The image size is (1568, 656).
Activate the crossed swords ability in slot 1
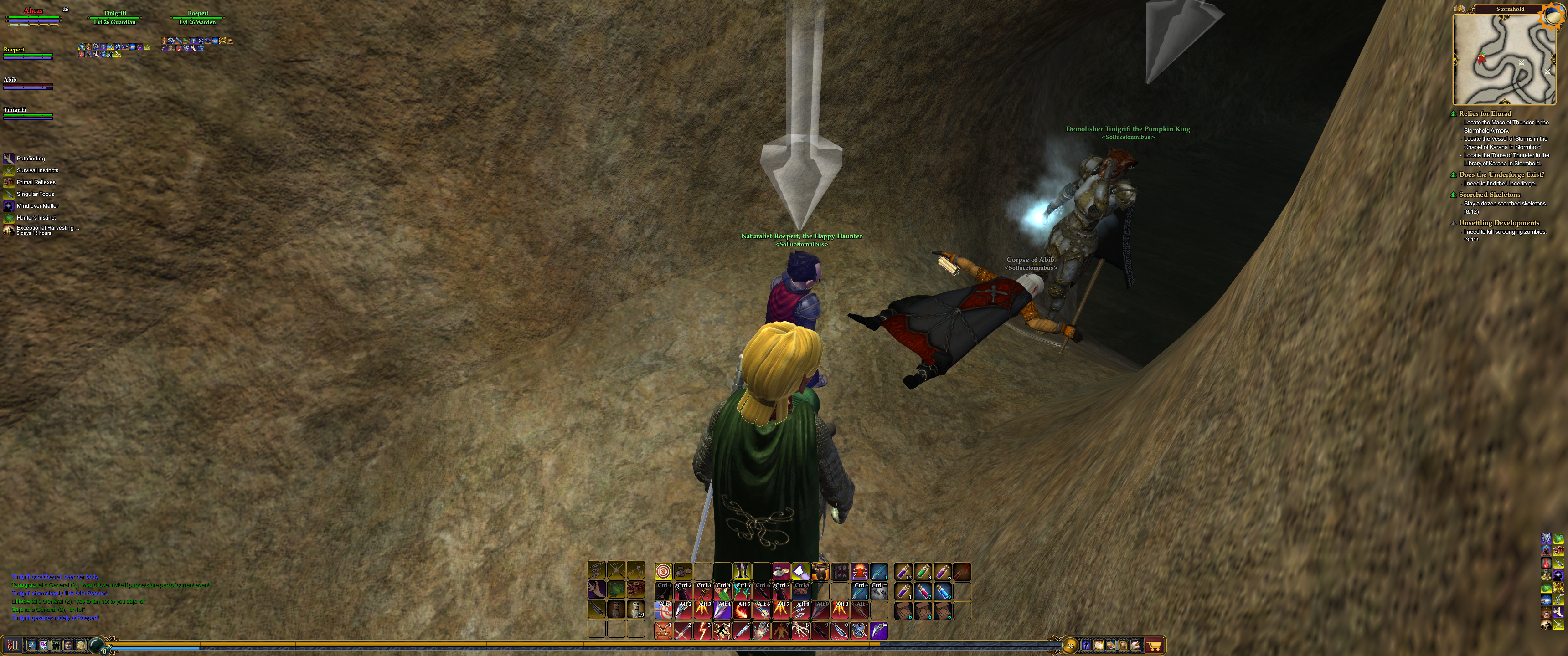pos(664,630)
